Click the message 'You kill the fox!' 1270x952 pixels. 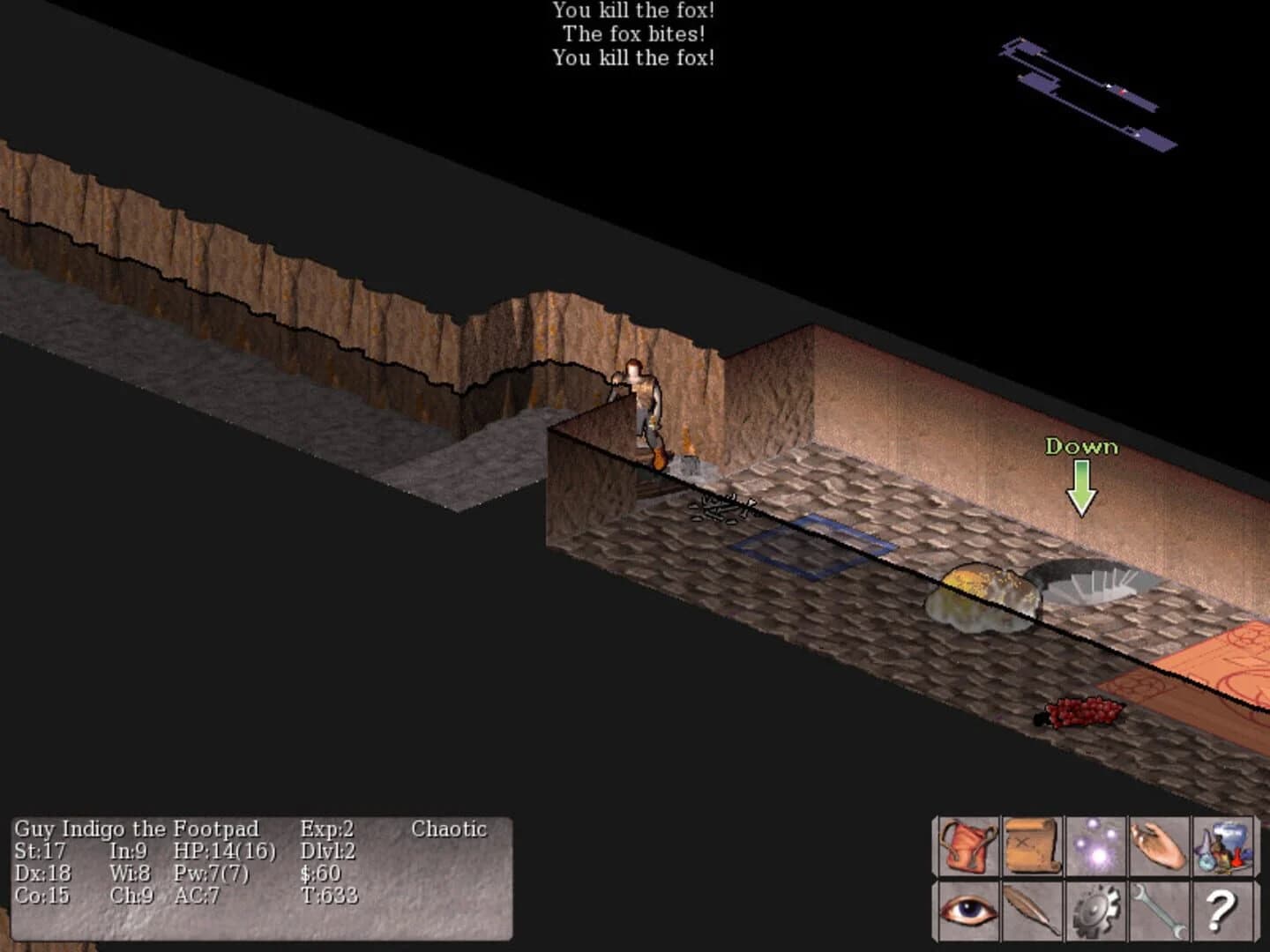coord(633,11)
